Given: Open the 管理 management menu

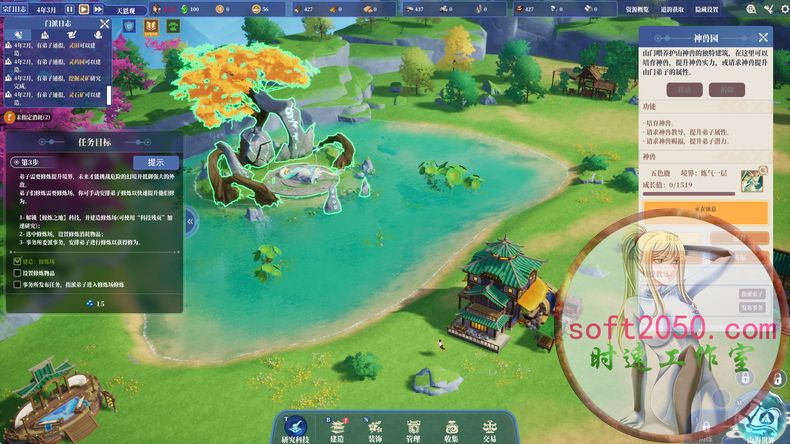Looking at the screenshot, I should [x=413, y=430].
